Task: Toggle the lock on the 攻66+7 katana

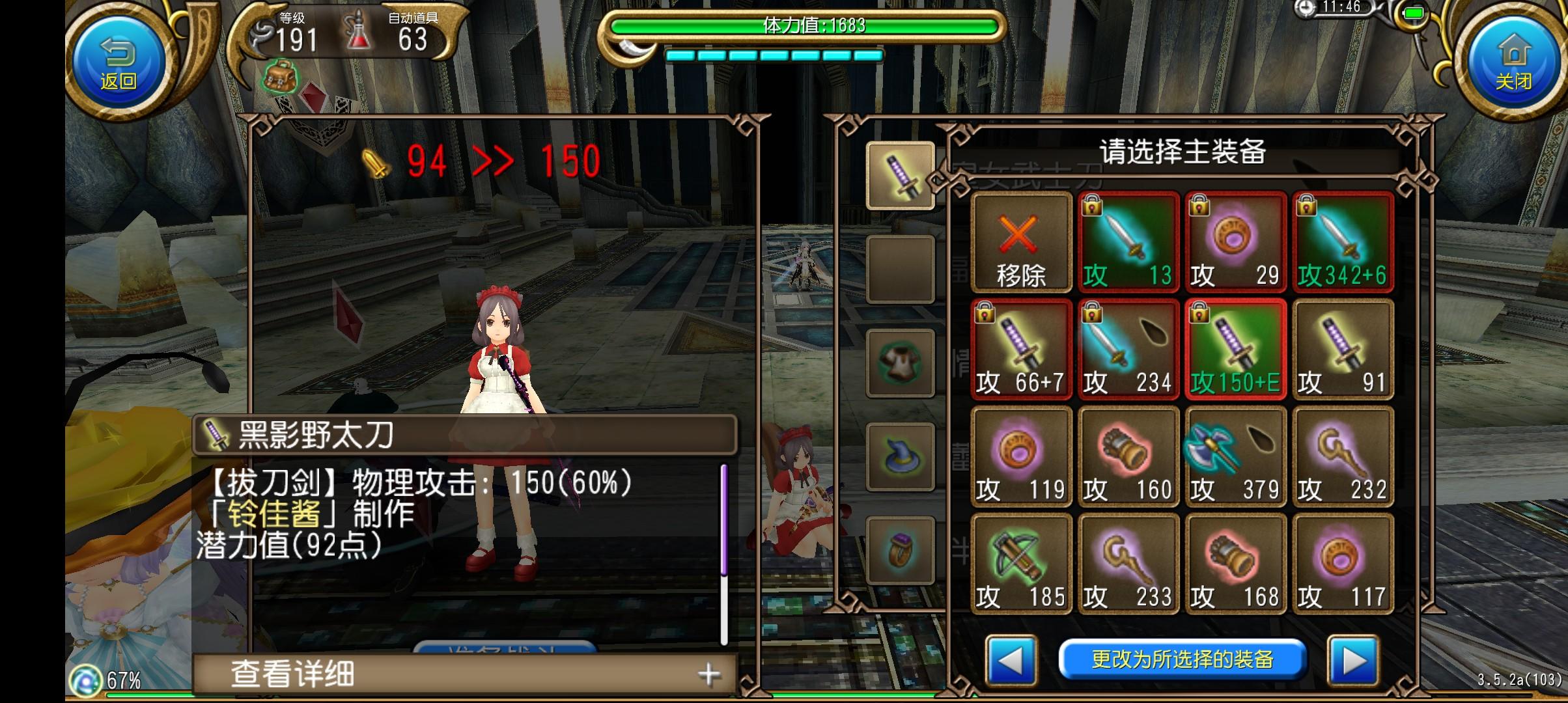Action: 985,314
